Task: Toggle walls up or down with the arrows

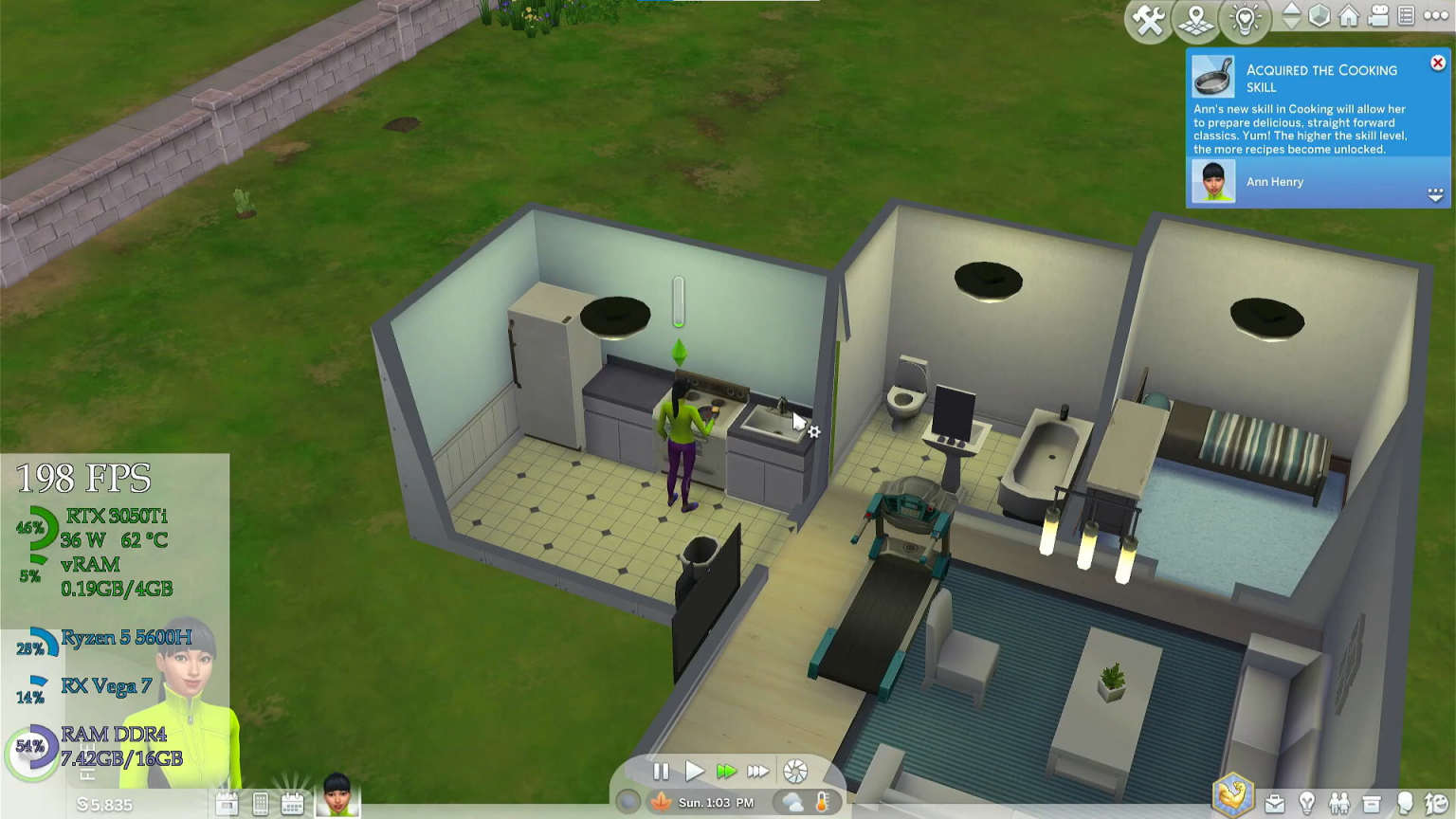Action: pyautogui.click(x=1292, y=16)
